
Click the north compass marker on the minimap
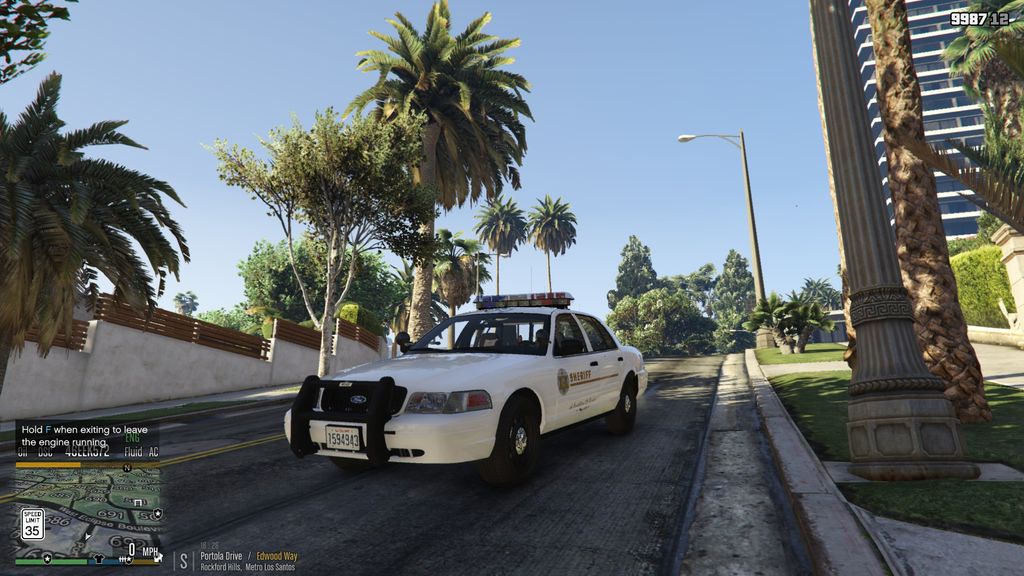point(127,468)
